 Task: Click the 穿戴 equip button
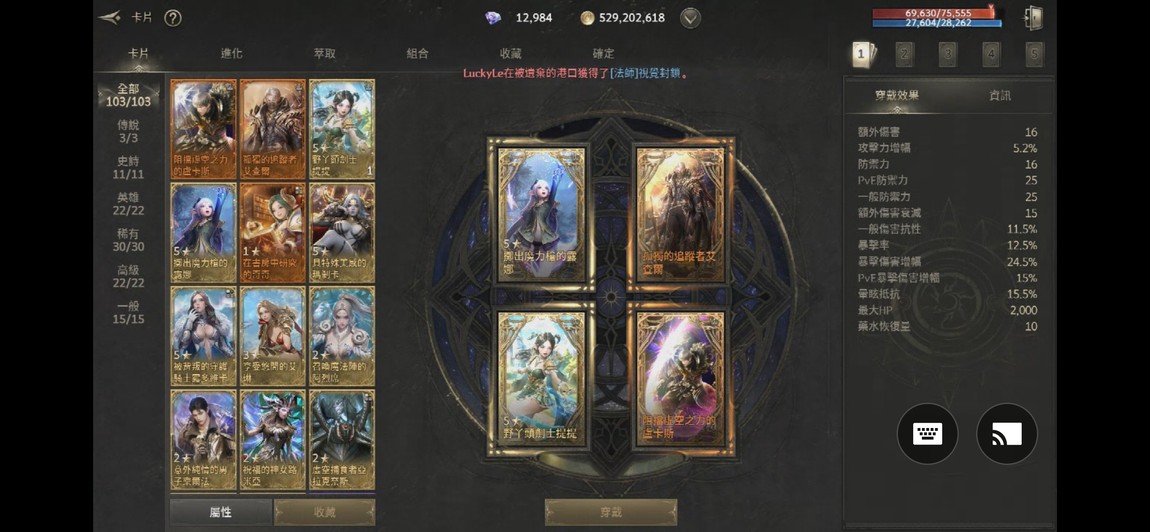[x=610, y=512]
